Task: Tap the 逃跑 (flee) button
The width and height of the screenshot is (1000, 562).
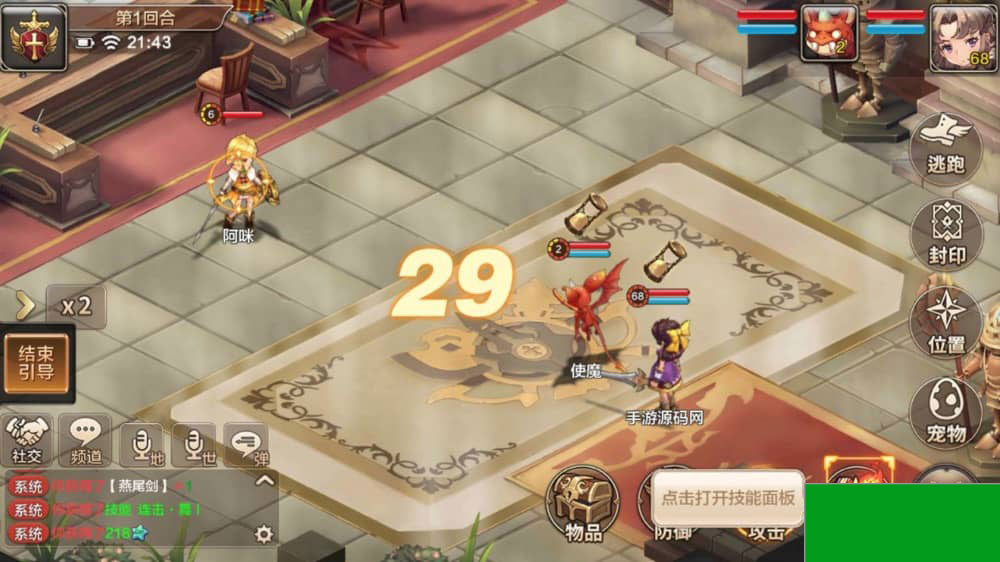Action: click(x=945, y=146)
